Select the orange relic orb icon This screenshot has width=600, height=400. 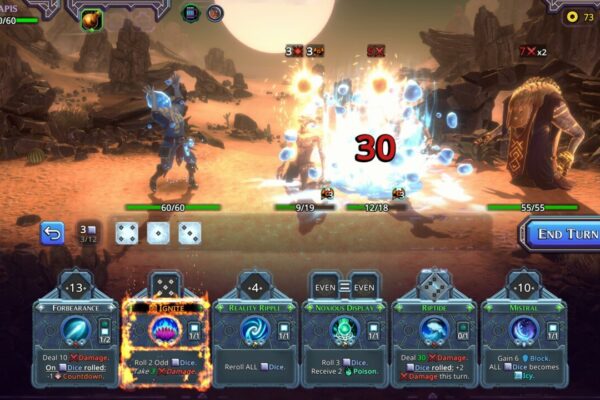click(x=92, y=17)
